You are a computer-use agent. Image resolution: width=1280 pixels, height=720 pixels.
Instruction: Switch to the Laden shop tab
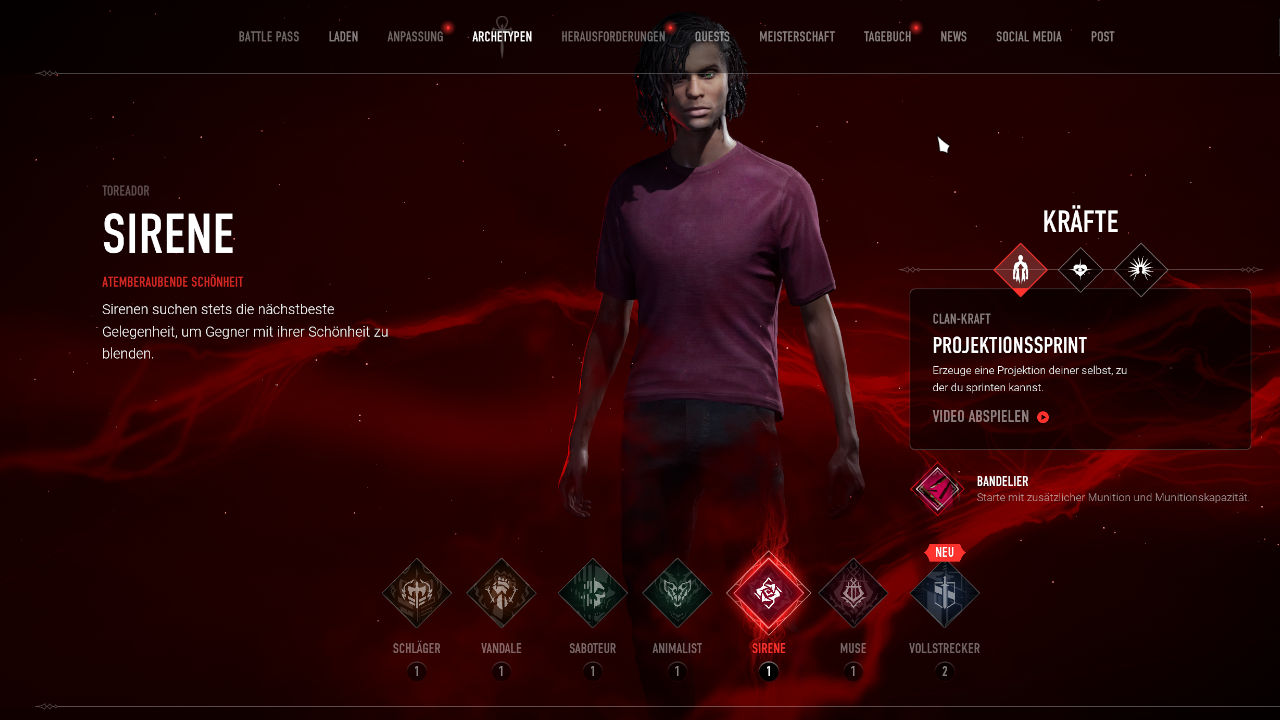343,37
